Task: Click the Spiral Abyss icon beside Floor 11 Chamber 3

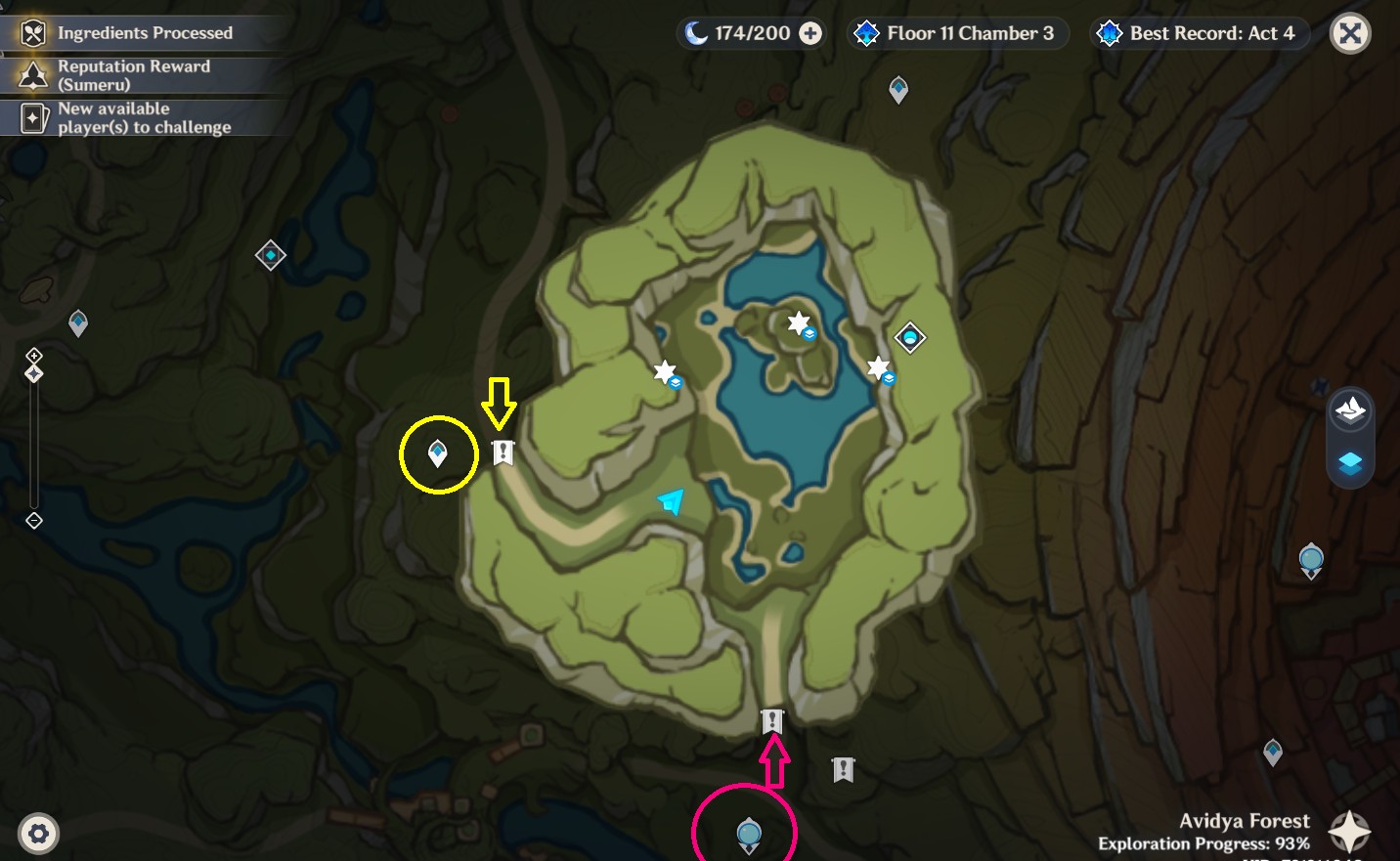Action: (864, 32)
